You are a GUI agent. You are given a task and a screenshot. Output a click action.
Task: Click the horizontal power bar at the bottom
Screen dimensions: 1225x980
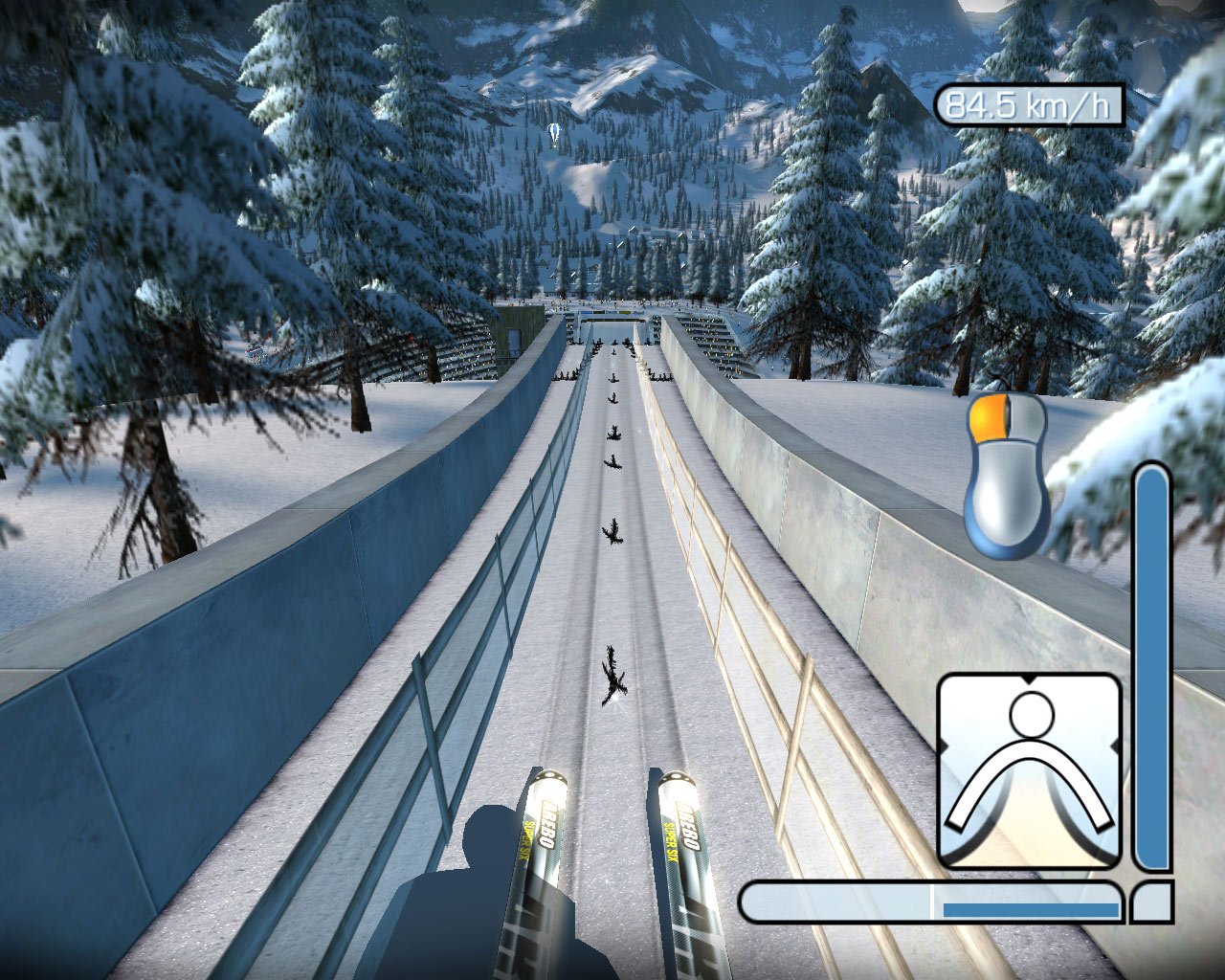[928, 900]
